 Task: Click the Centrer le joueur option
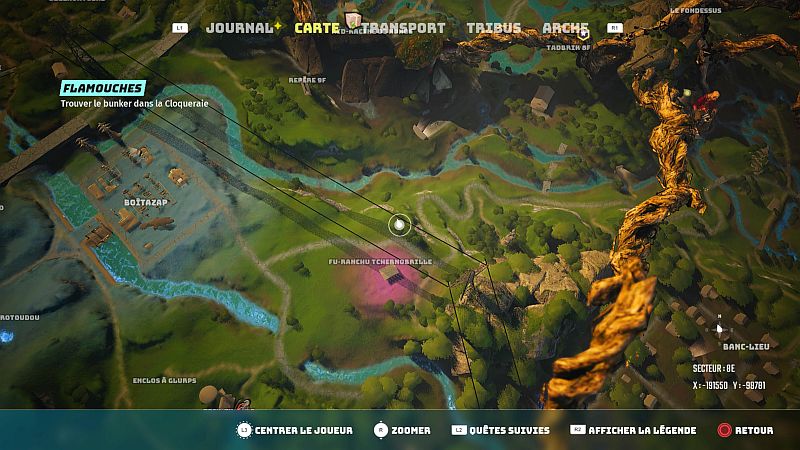coord(303,430)
